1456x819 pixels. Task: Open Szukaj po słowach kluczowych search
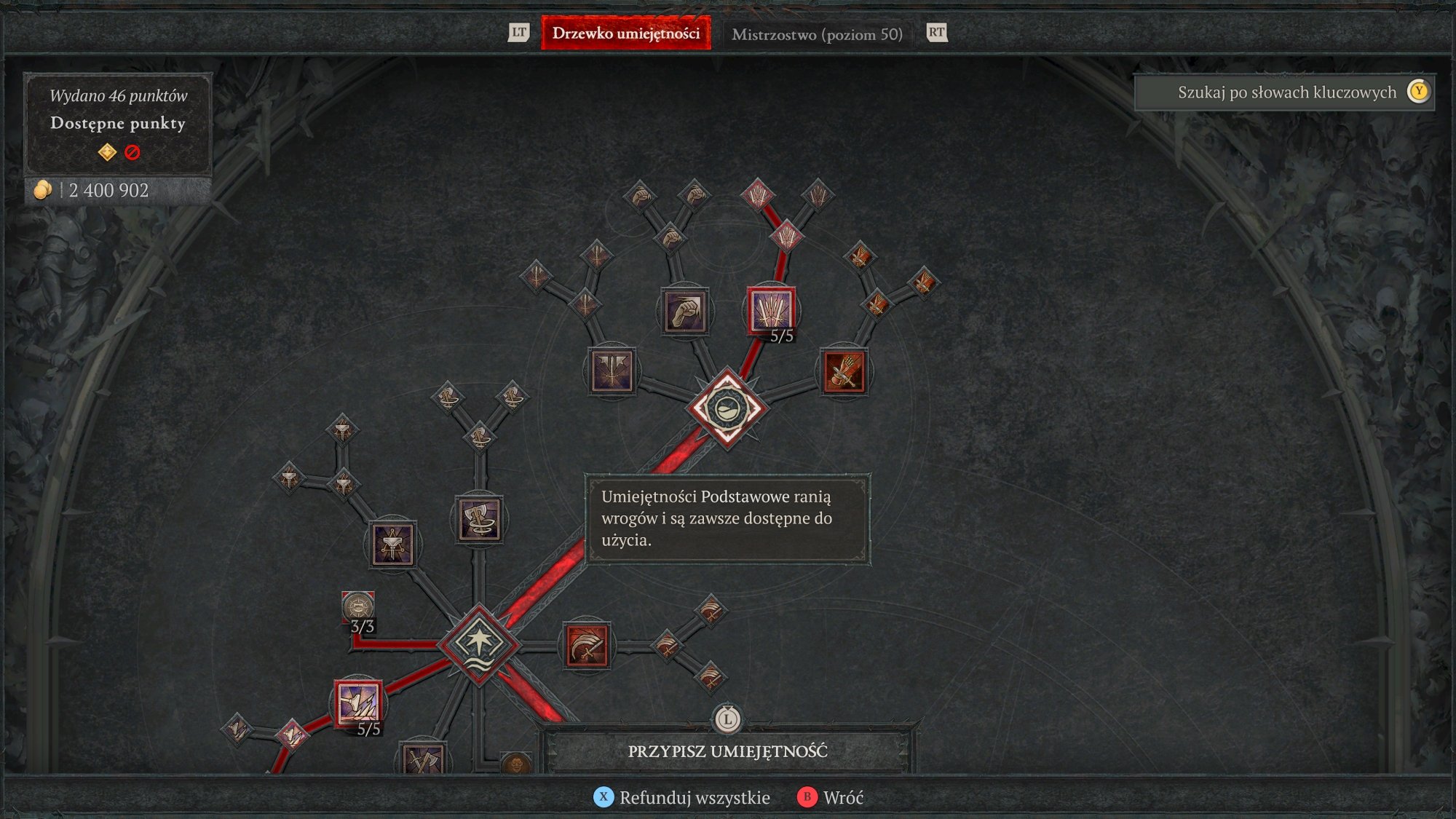click(x=1287, y=92)
